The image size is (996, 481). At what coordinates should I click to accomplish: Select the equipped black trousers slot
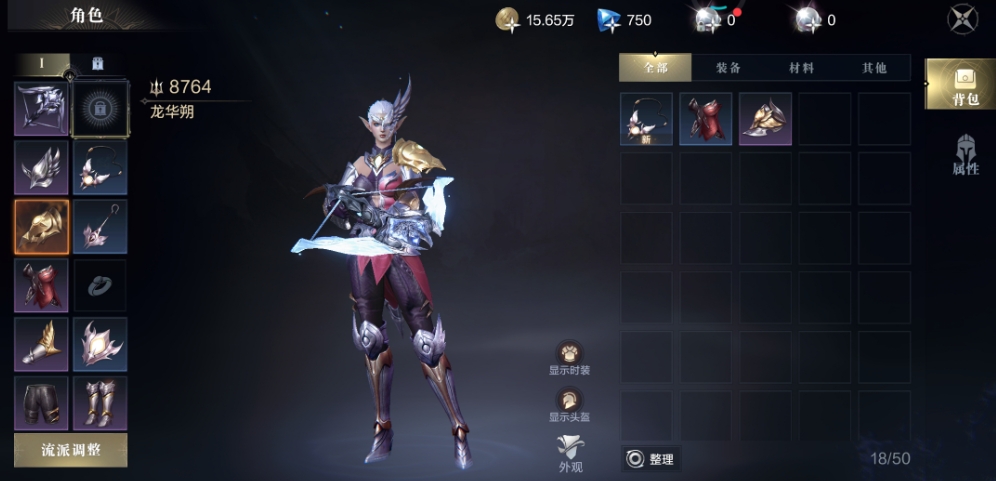tap(41, 403)
